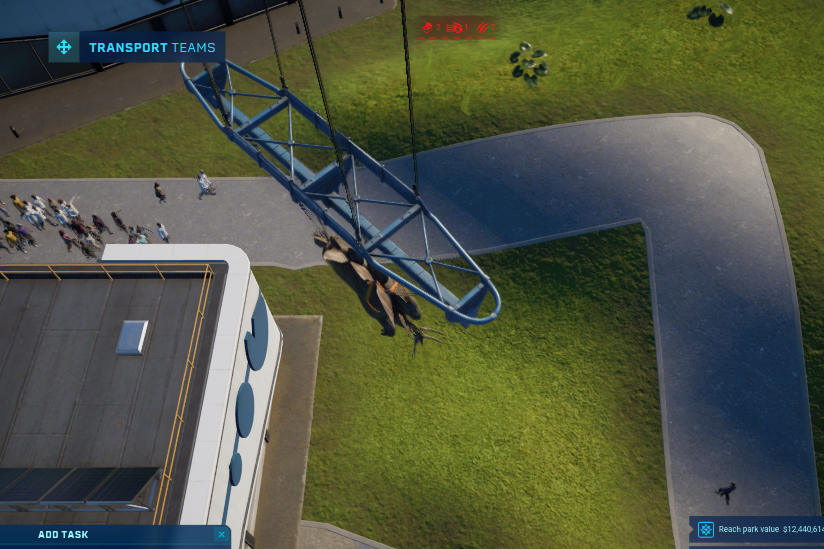The image size is (824, 549).
Task: Close the Add Task panel
Action: tap(221, 535)
